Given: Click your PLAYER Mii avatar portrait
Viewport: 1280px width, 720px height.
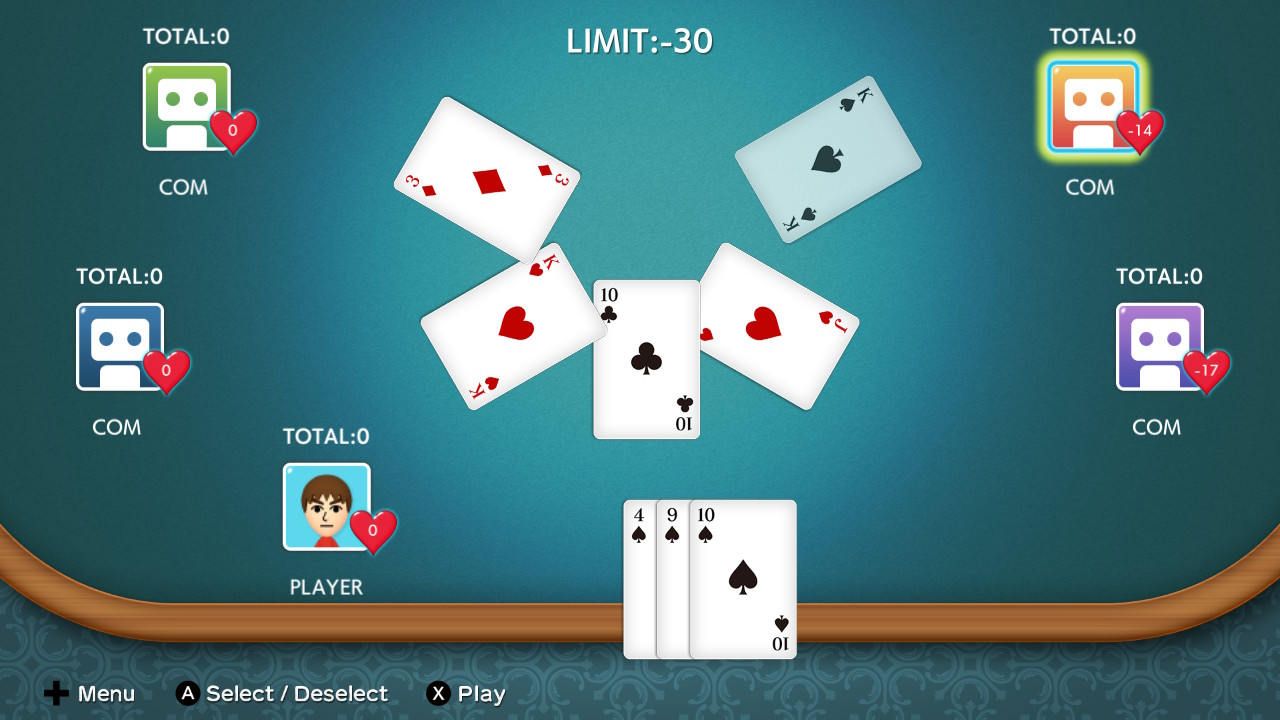Looking at the screenshot, I should pos(326,504).
